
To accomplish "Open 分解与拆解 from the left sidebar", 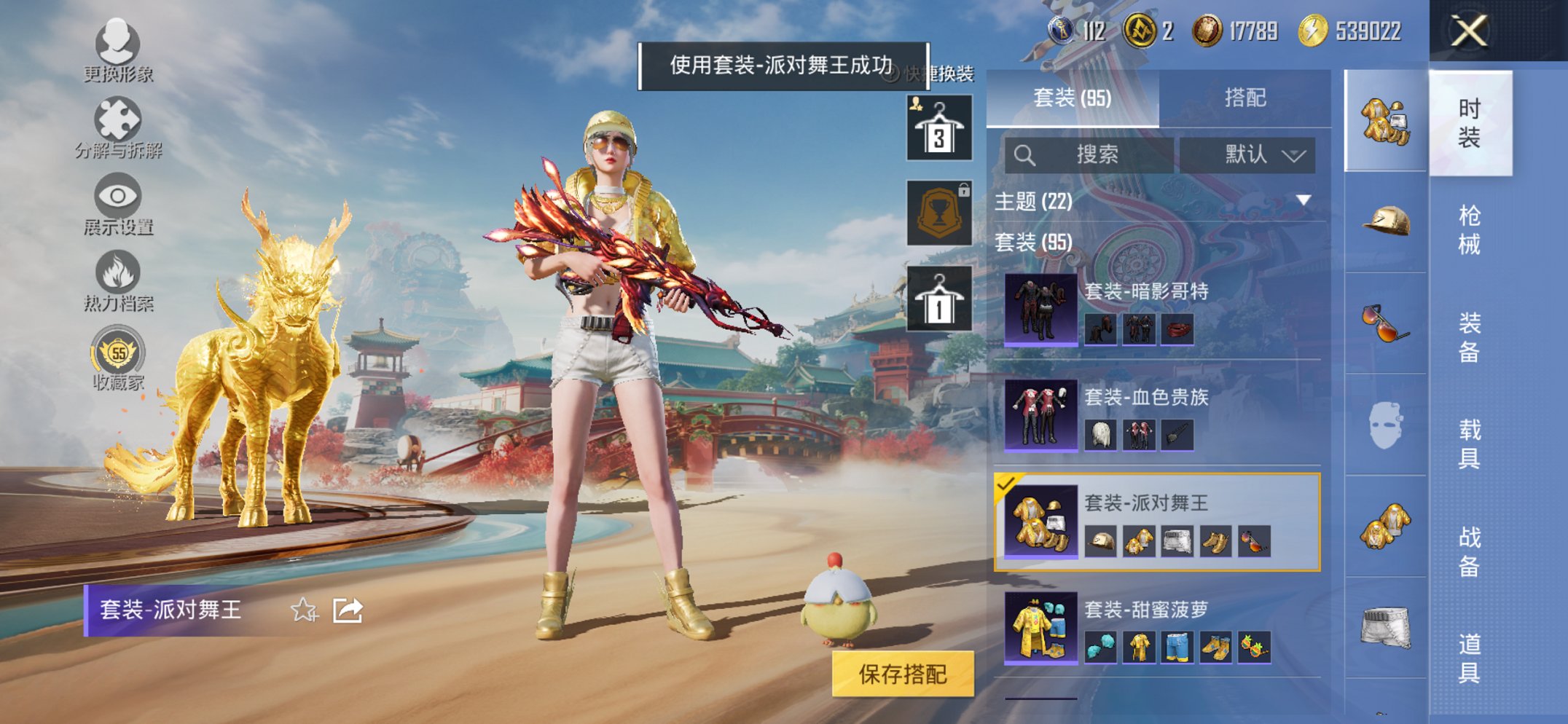I will click(x=118, y=119).
